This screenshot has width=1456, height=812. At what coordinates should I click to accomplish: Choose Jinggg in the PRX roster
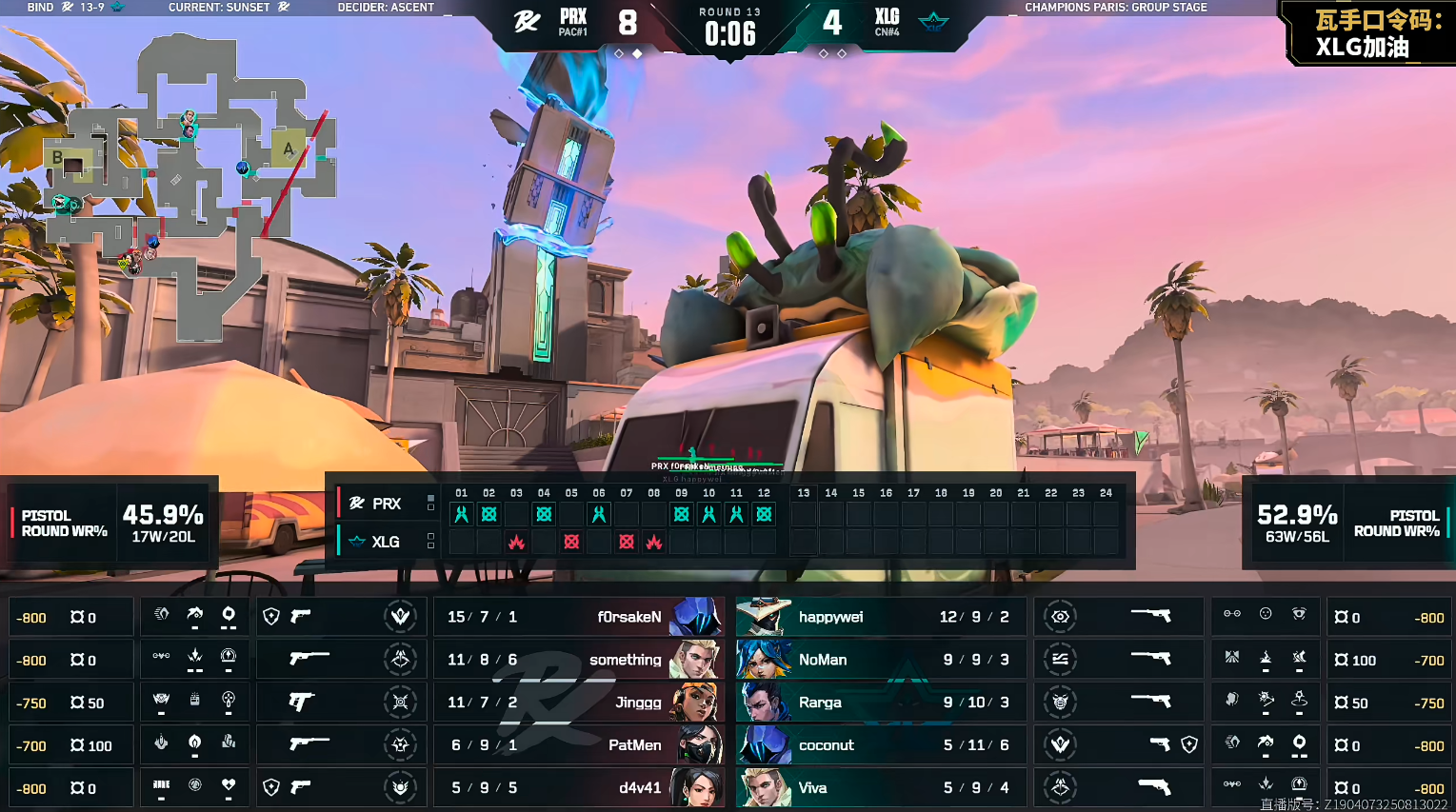(579, 703)
